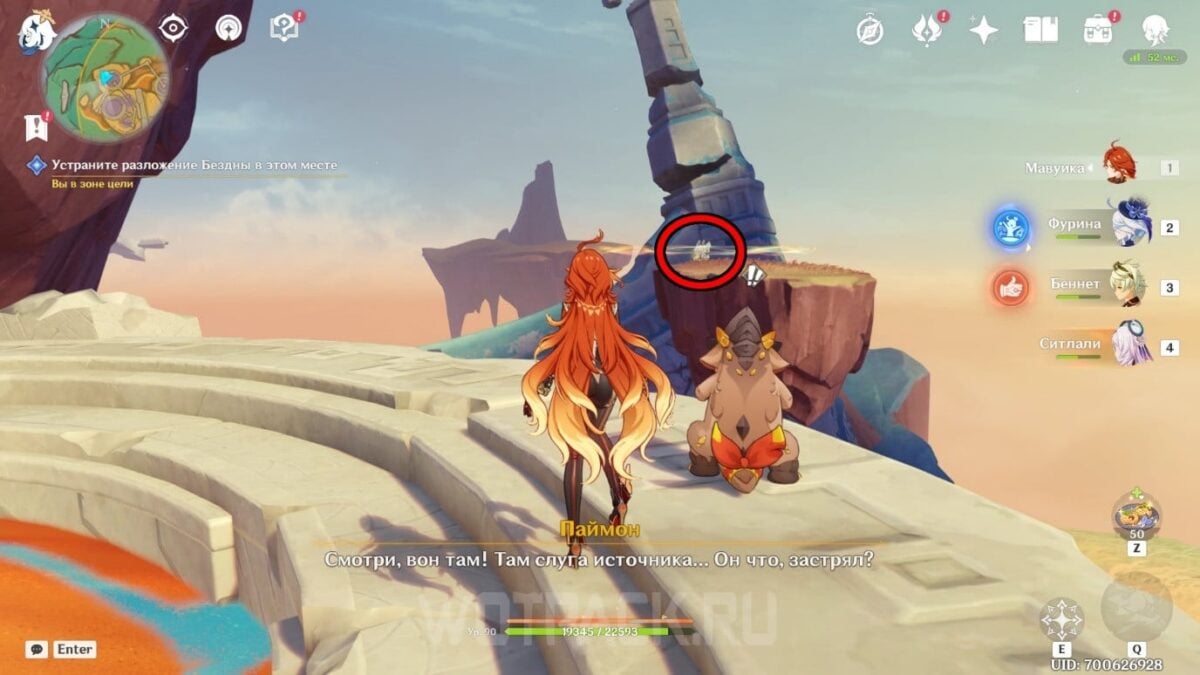Activate the elemental skill icon
Image resolution: width=1200 pixels, height=675 pixels.
[x=1061, y=619]
